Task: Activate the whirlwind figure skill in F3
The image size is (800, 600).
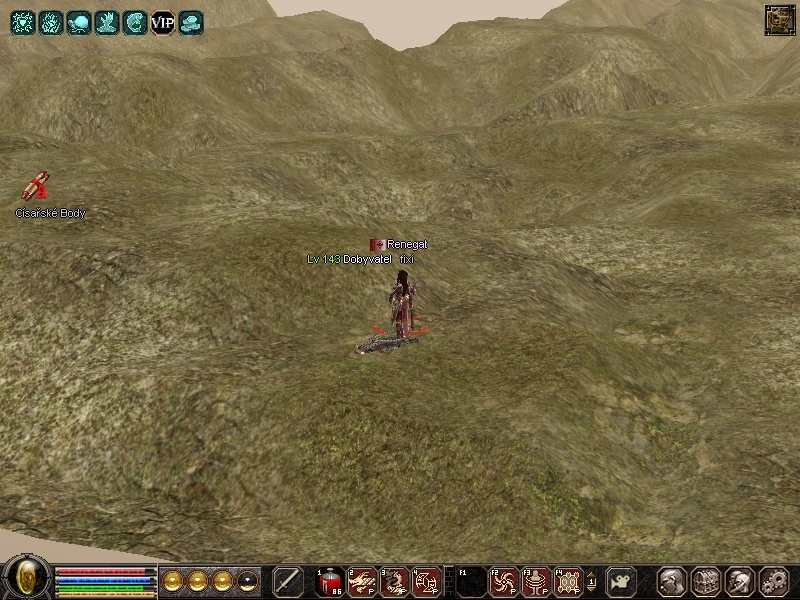Action: [x=537, y=581]
